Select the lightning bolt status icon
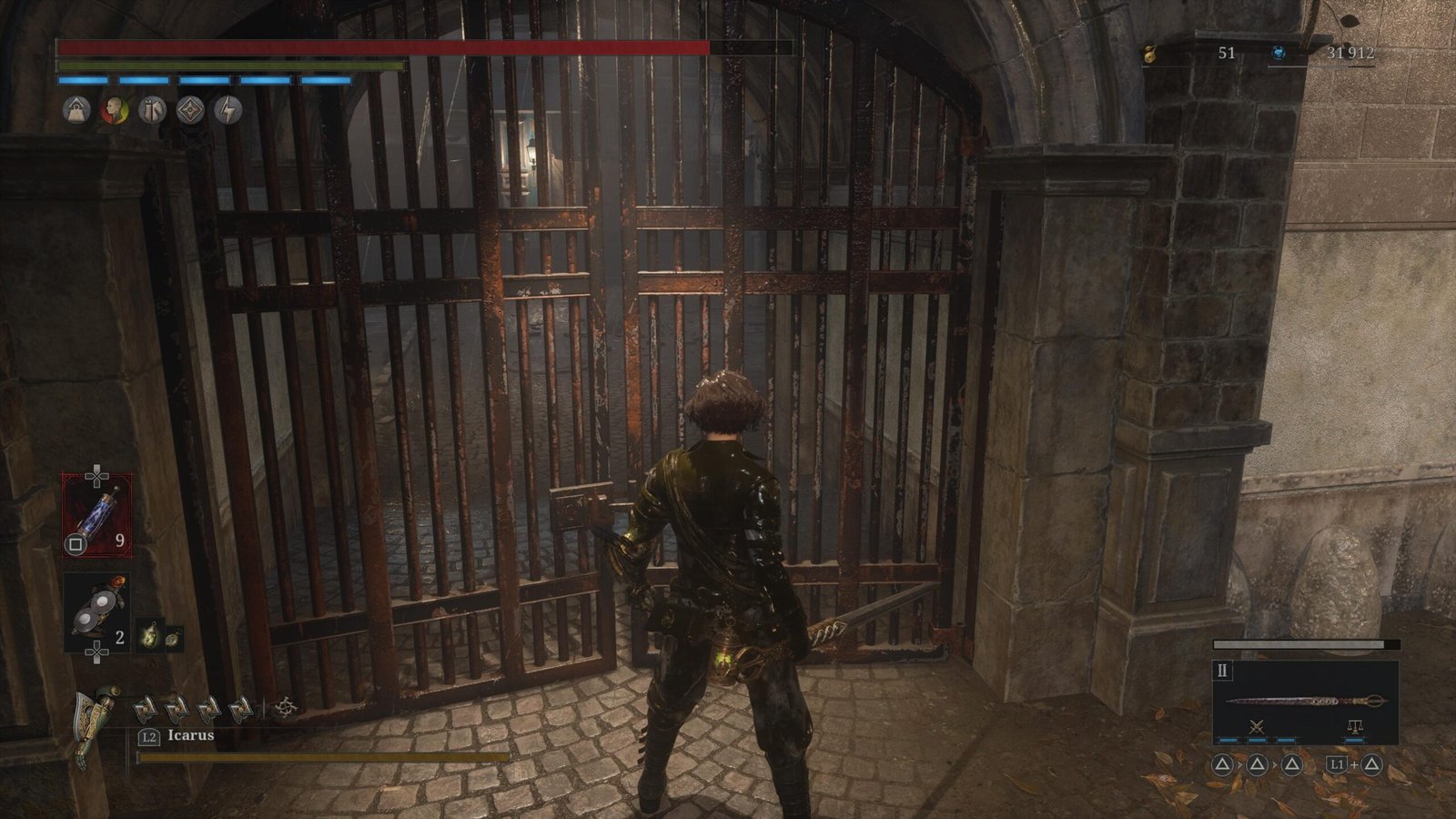This screenshot has height=819, width=1456. (227, 110)
